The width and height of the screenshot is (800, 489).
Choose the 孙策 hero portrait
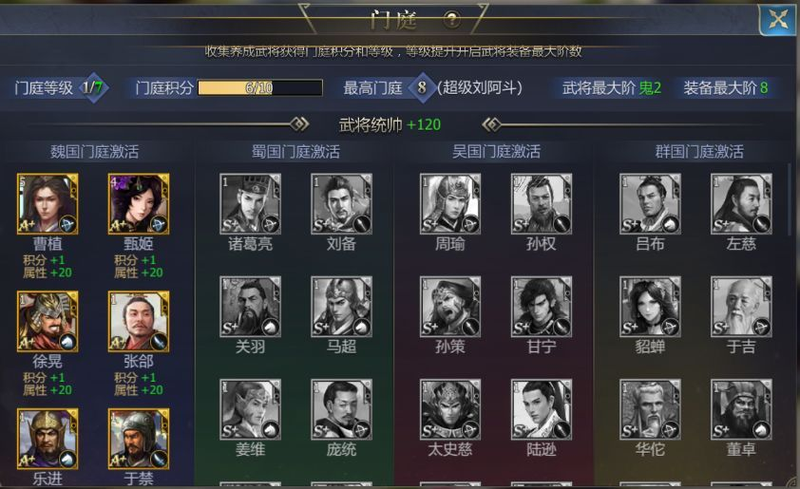[451, 307]
